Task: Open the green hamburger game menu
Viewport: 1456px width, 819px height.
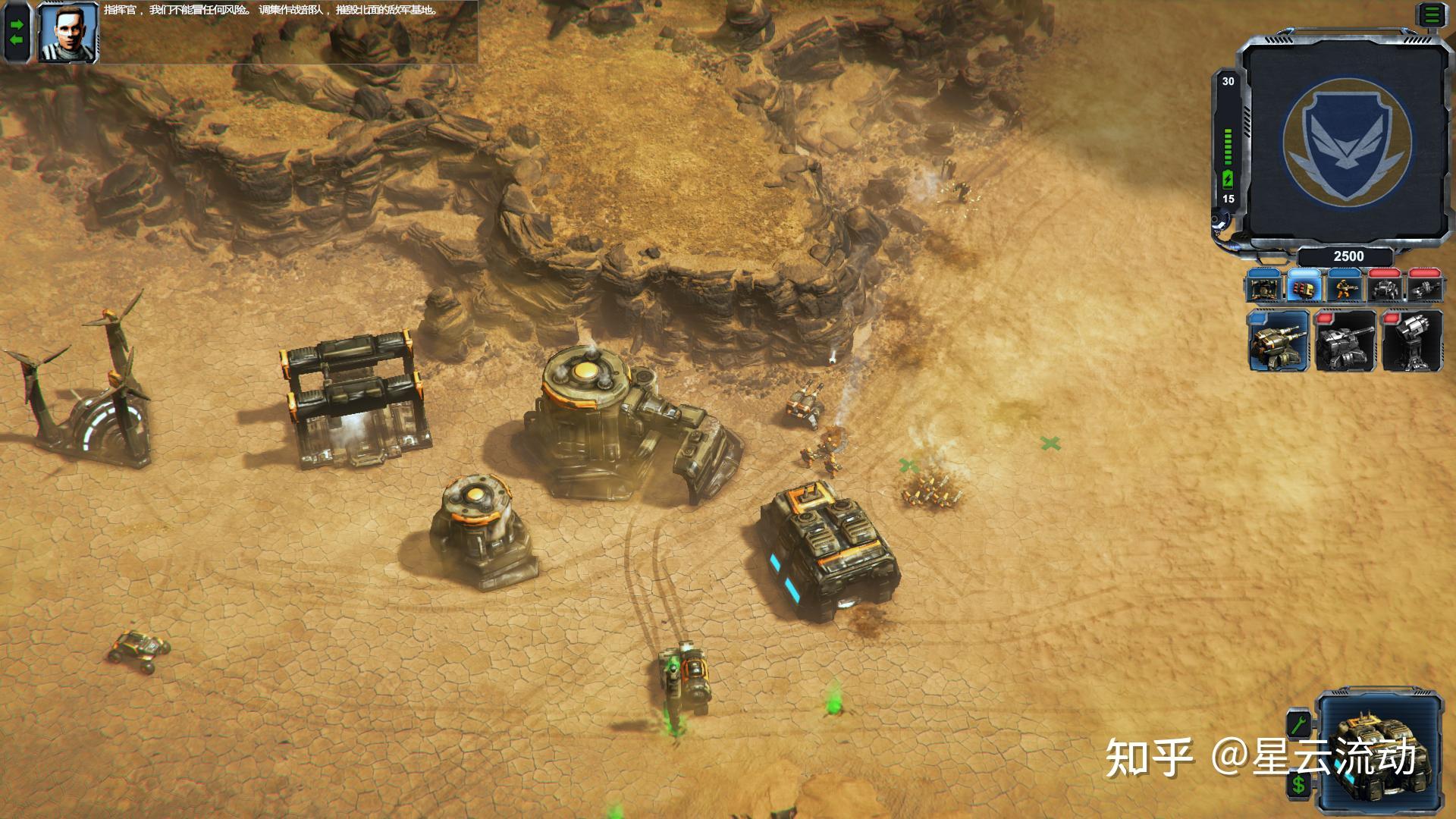Action: click(x=1432, y=16)
